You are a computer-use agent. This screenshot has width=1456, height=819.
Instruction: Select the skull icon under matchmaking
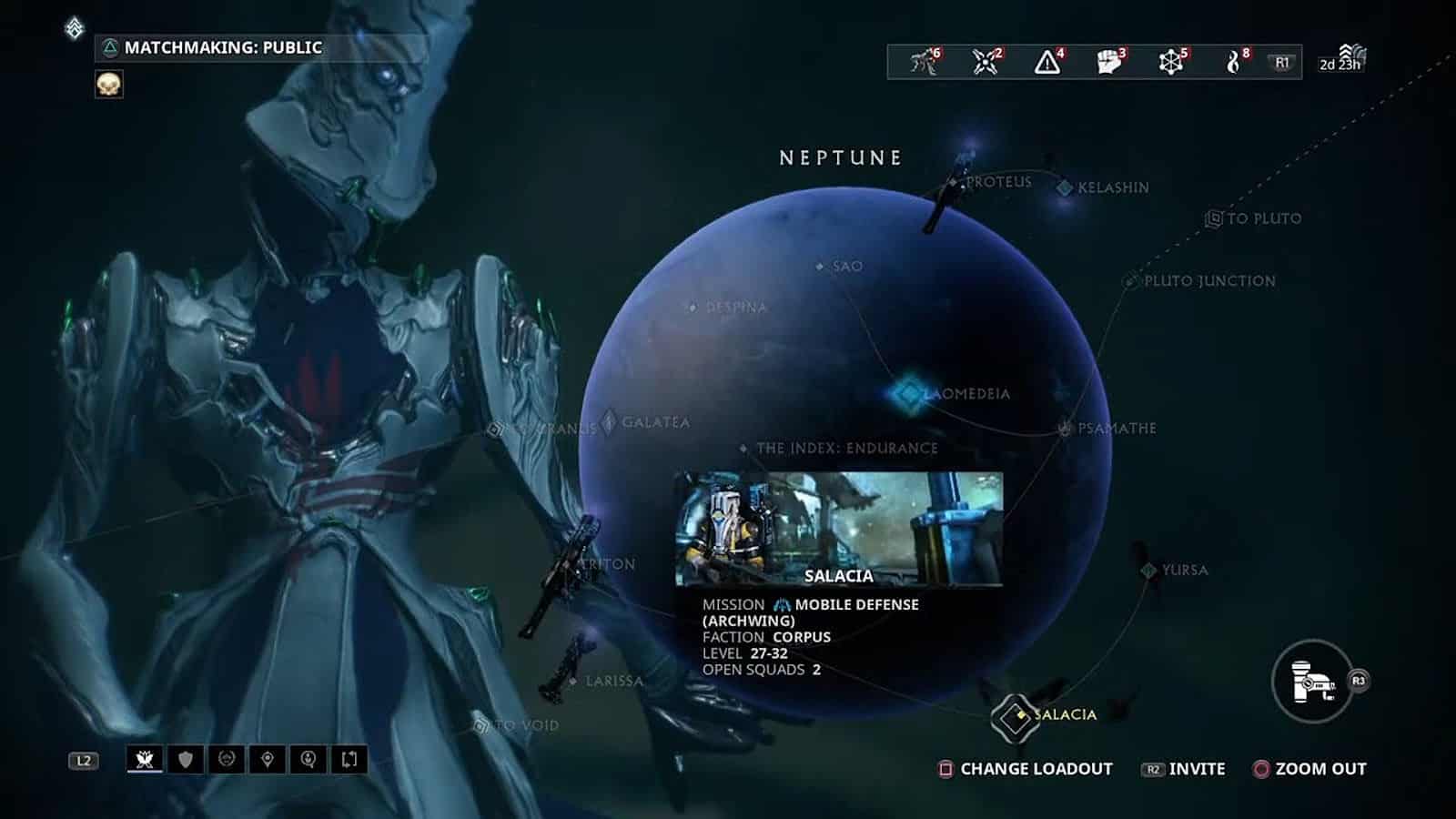[x=109, y=85]
